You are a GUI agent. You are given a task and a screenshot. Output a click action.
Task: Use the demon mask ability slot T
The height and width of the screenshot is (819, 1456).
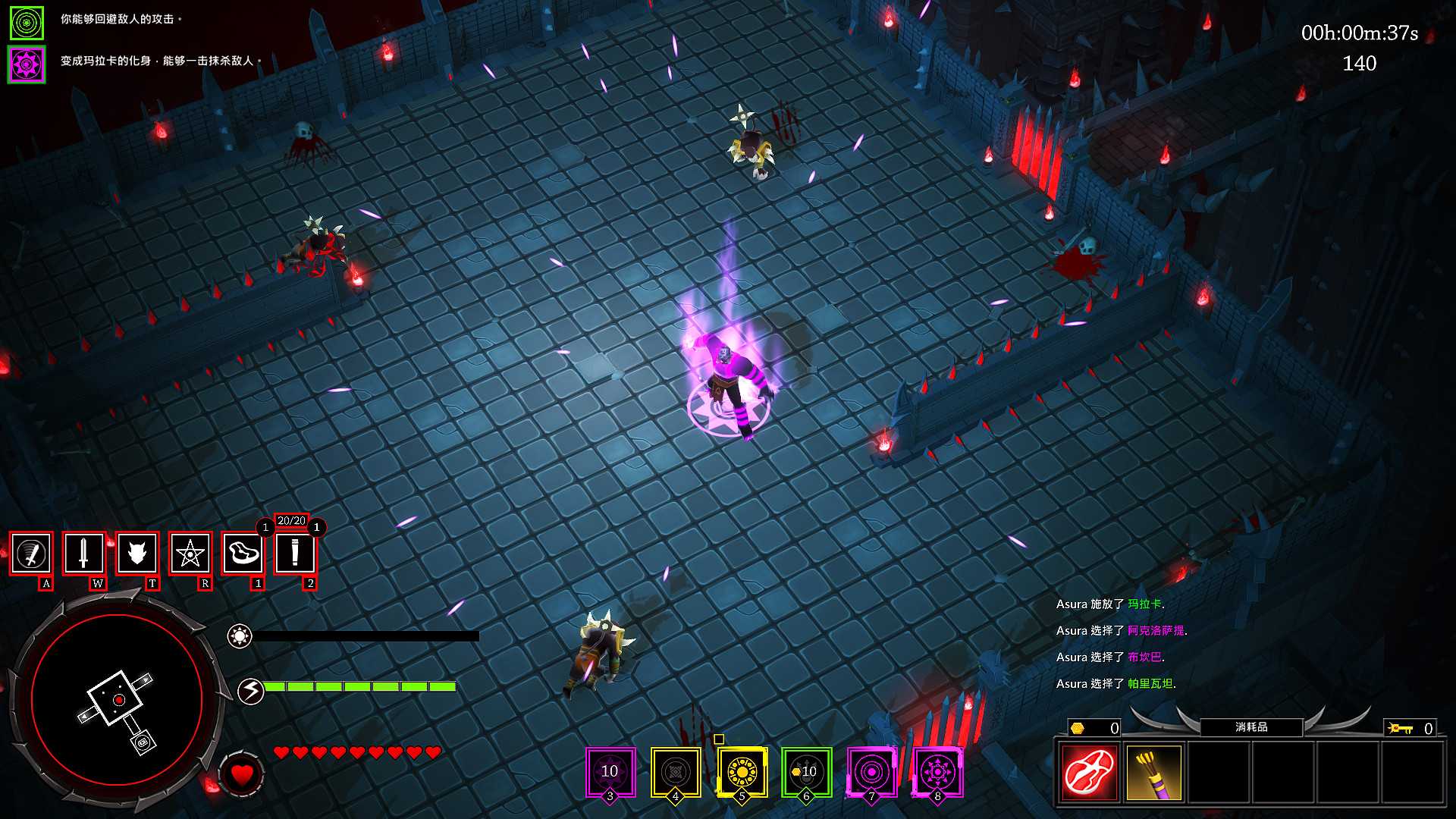137,554
